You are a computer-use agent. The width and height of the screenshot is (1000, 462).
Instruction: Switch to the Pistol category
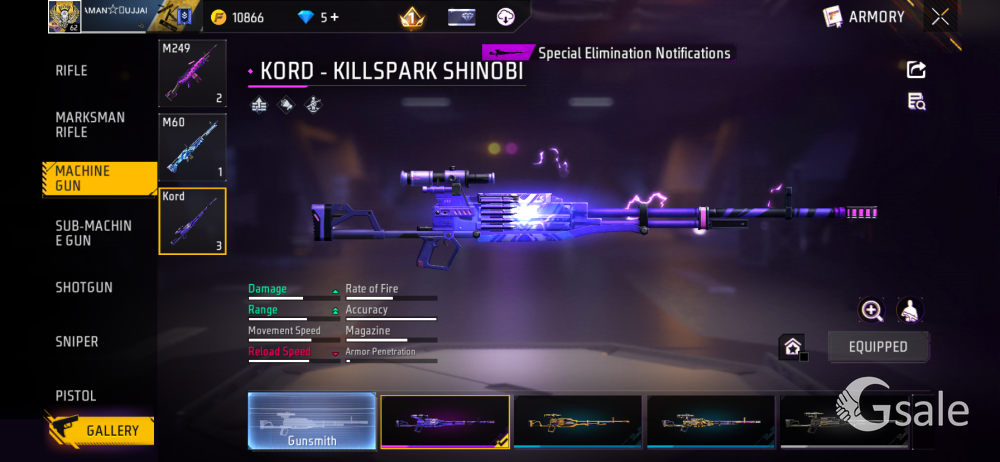76,396
